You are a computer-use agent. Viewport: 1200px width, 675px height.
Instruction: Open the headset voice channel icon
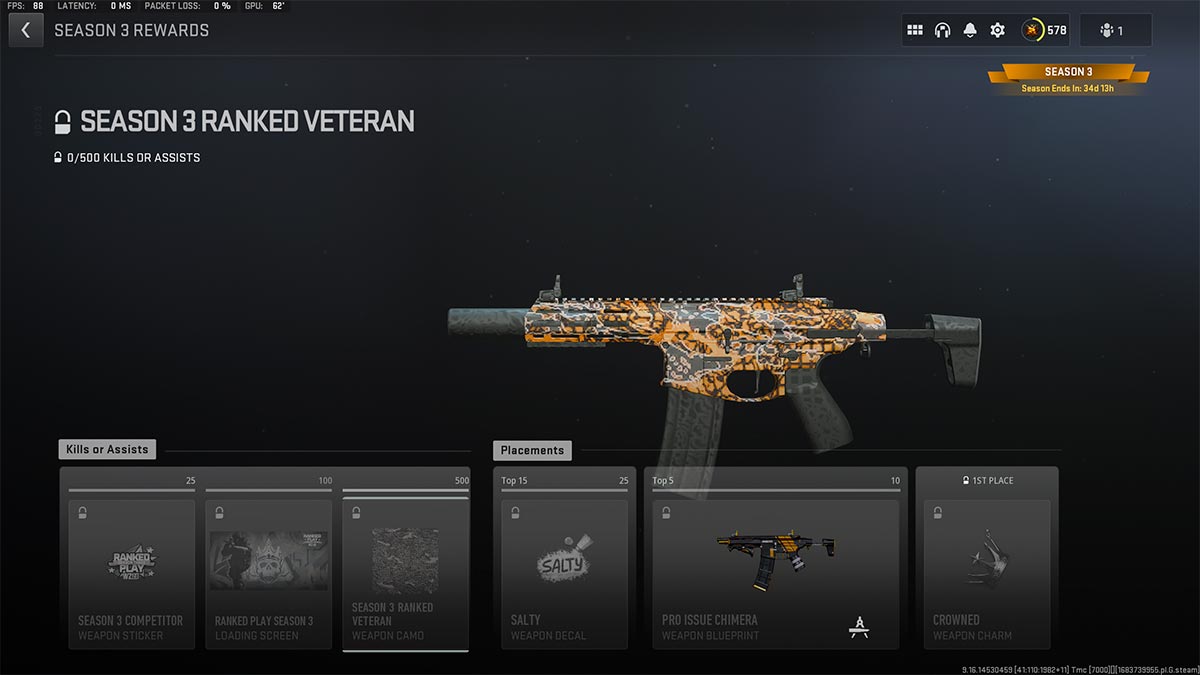pyautogui.click(x=942, y=30)
